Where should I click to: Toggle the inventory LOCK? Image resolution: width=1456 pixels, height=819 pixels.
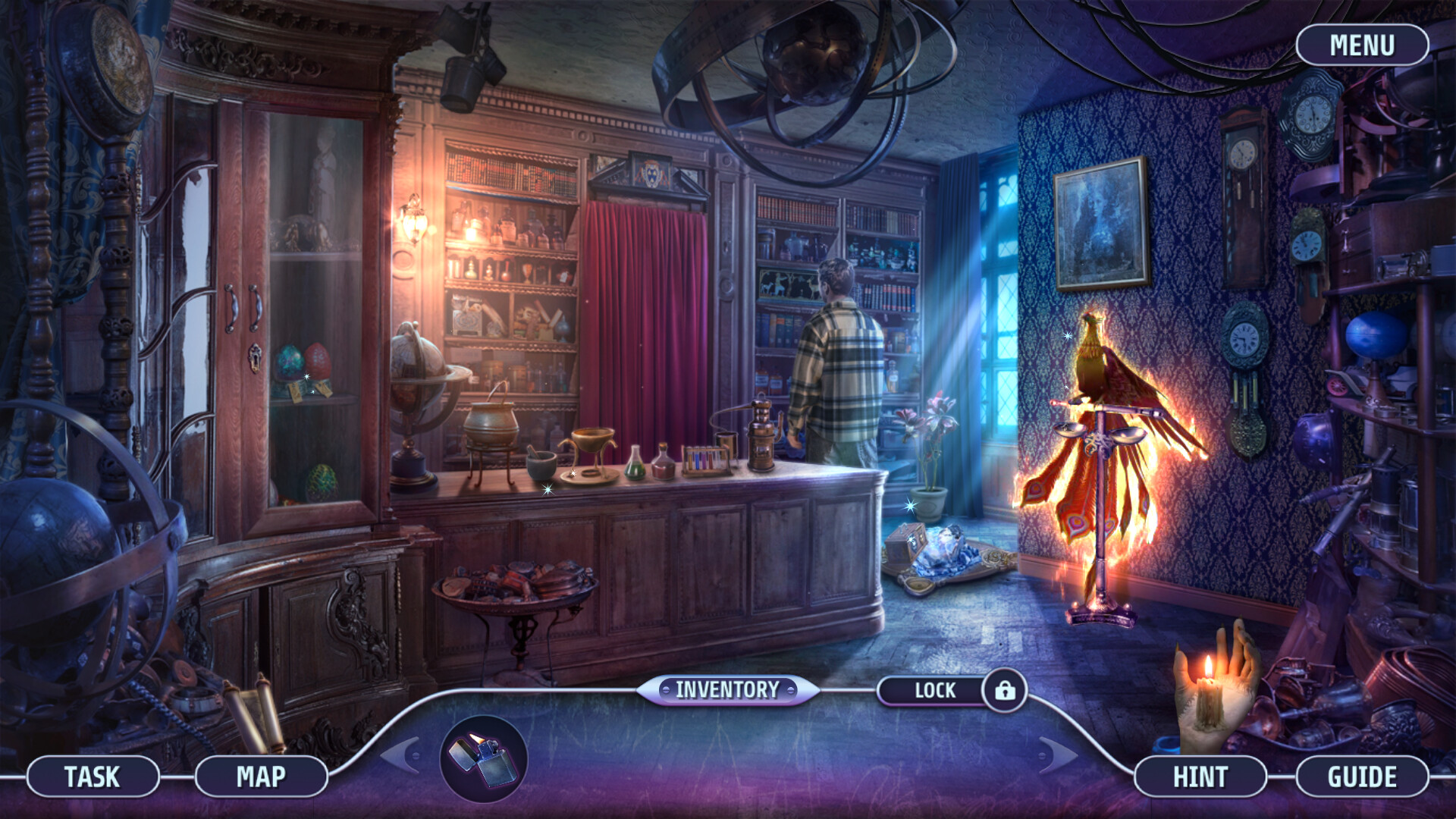[937, 690]
